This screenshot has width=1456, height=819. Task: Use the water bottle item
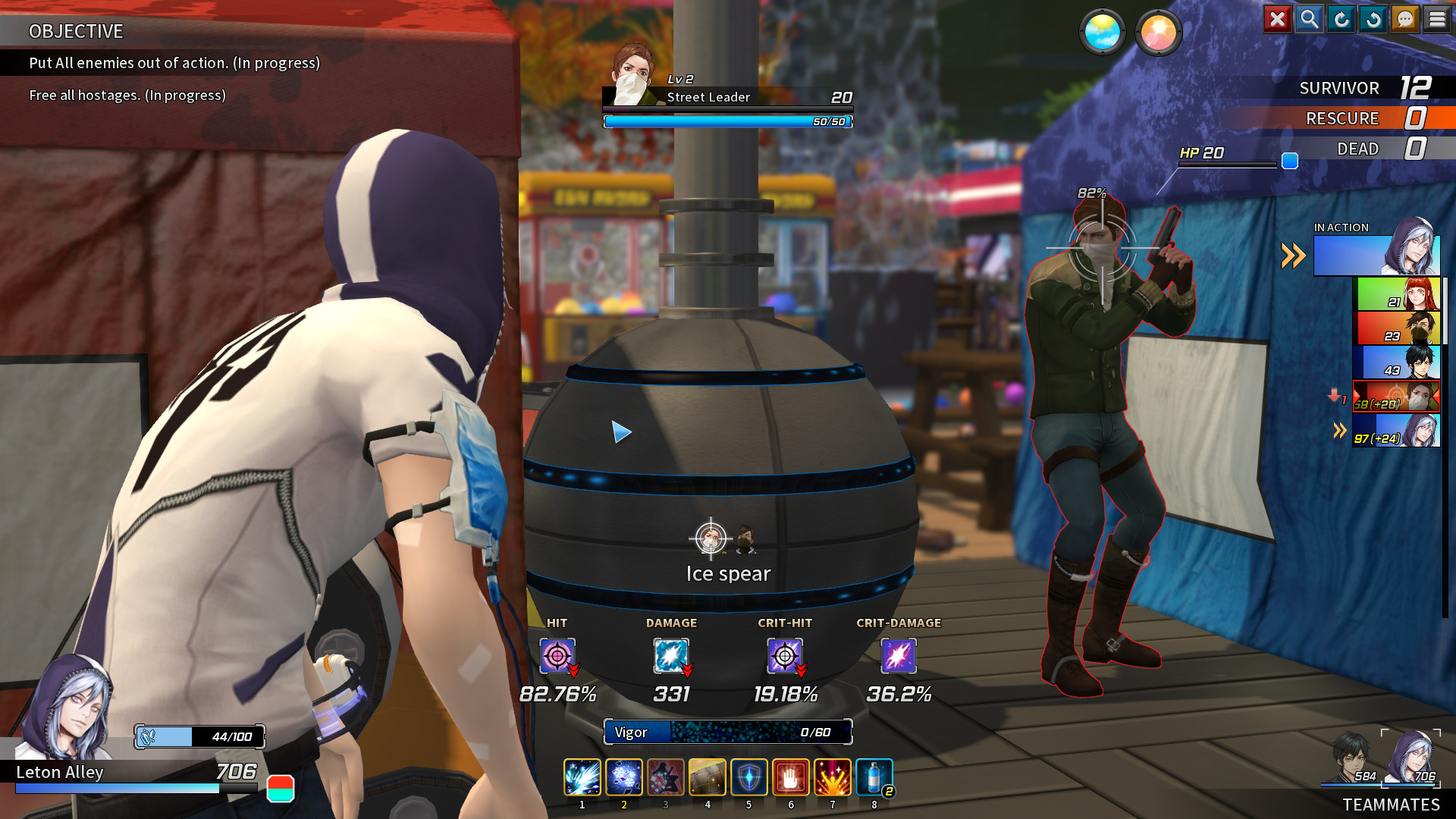[874, 777]
